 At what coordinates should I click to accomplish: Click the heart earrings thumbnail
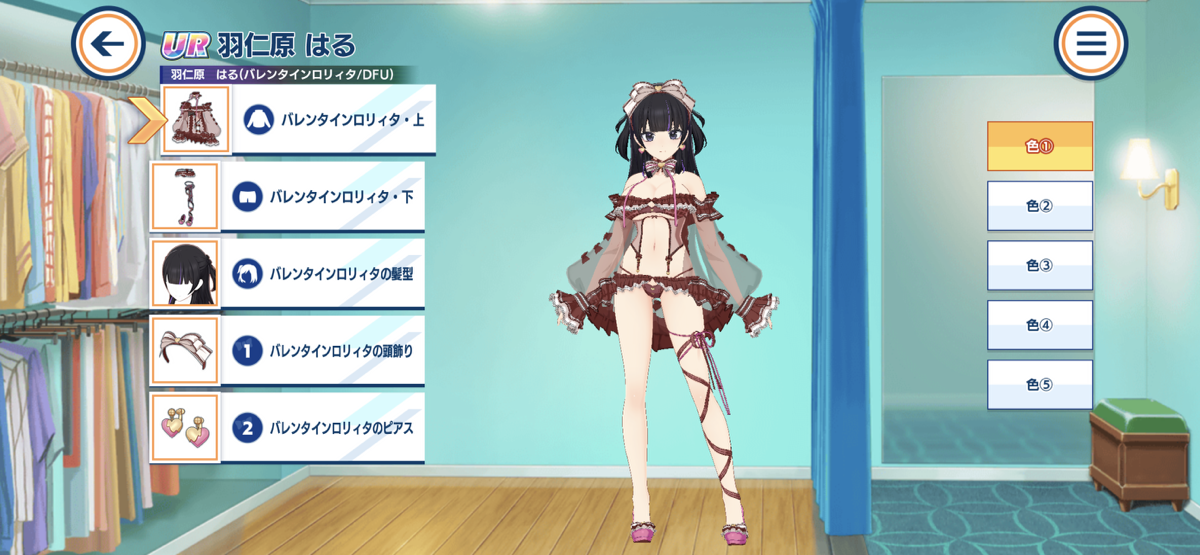[x=184, y=428]
